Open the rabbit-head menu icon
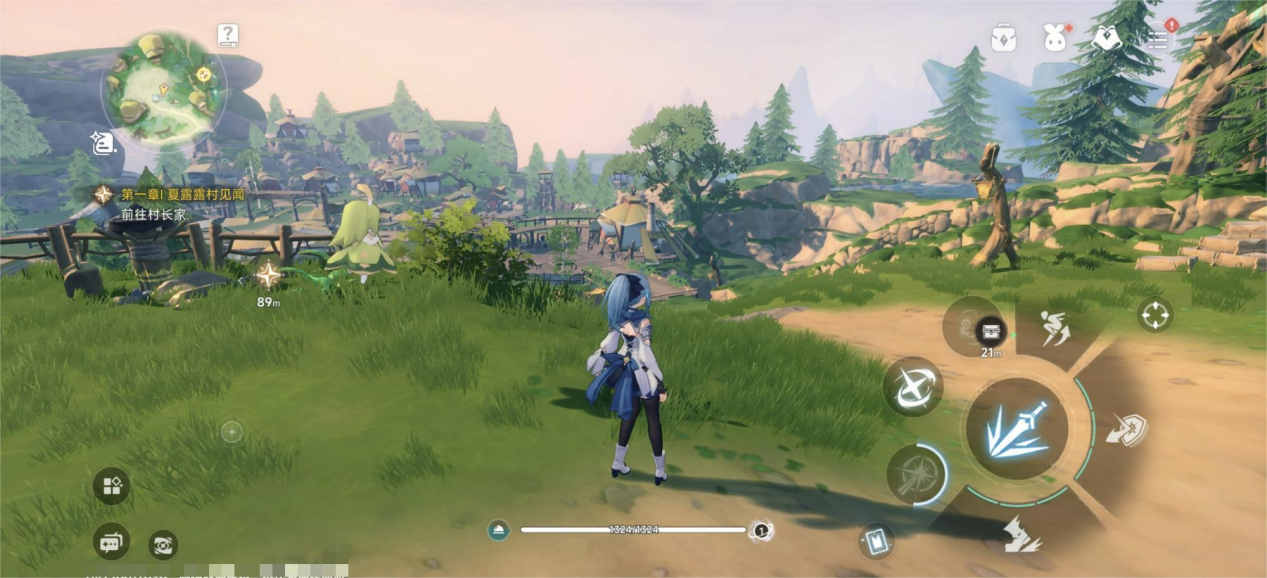 (x=1054, y=38)
